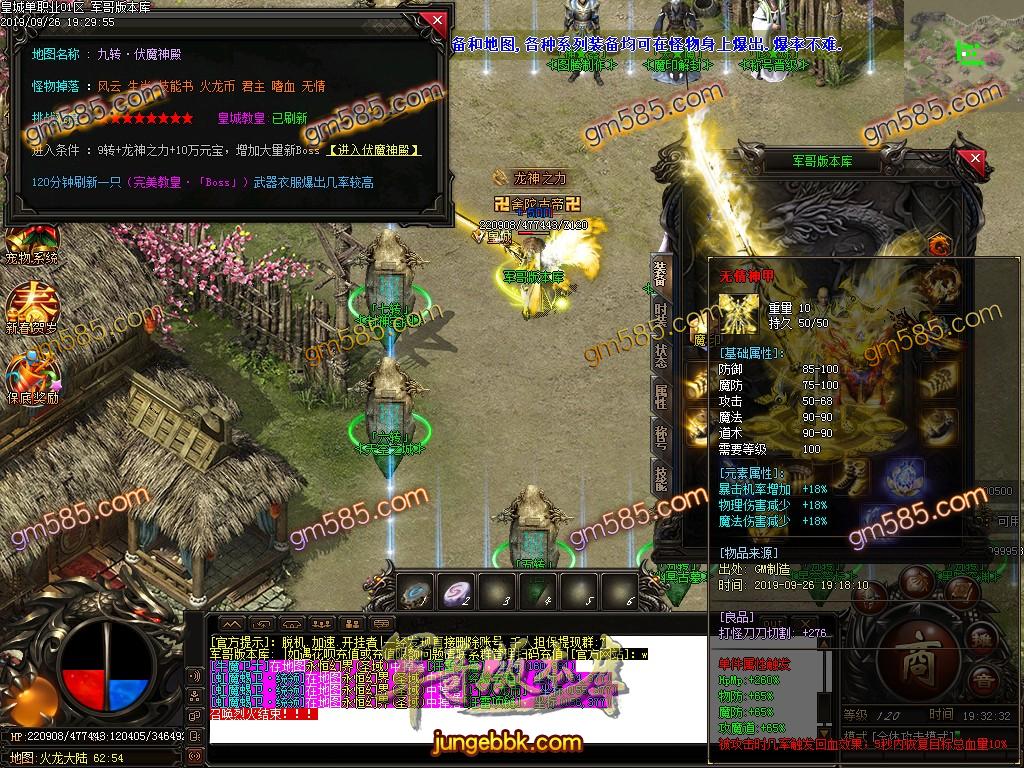Select the 状态 status tab
The height and width of the screenshot is (768, 1024).
[661, 353]
